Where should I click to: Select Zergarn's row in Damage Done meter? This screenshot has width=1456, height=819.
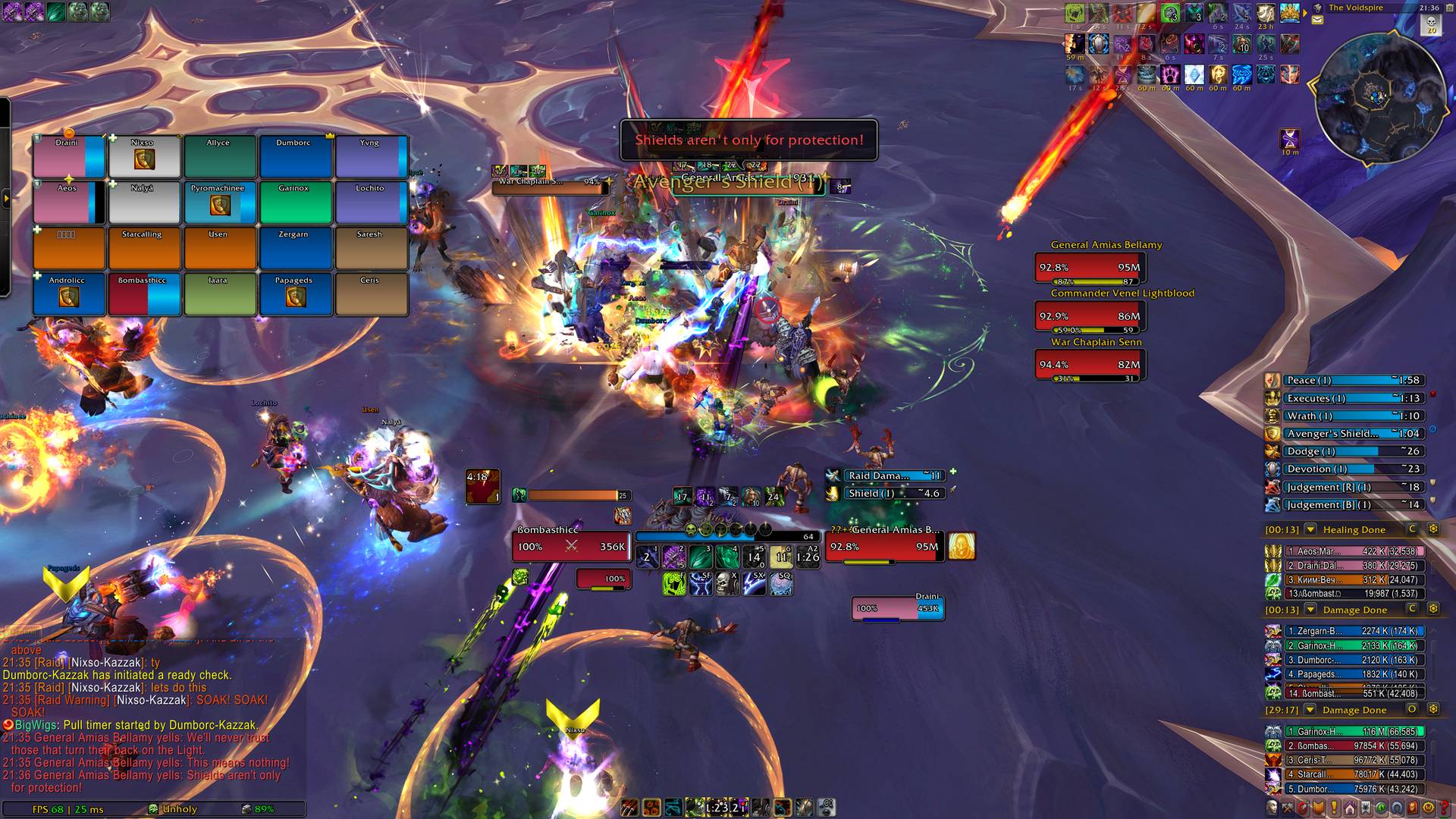coord(1354,631)
